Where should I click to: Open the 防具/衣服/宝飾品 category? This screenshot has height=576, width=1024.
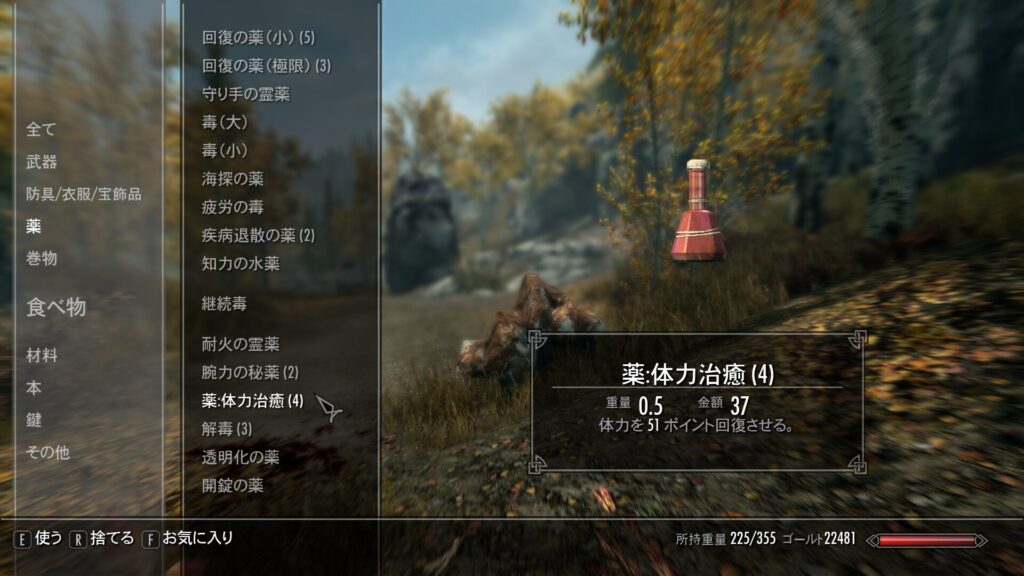click(x=83, y=194)
